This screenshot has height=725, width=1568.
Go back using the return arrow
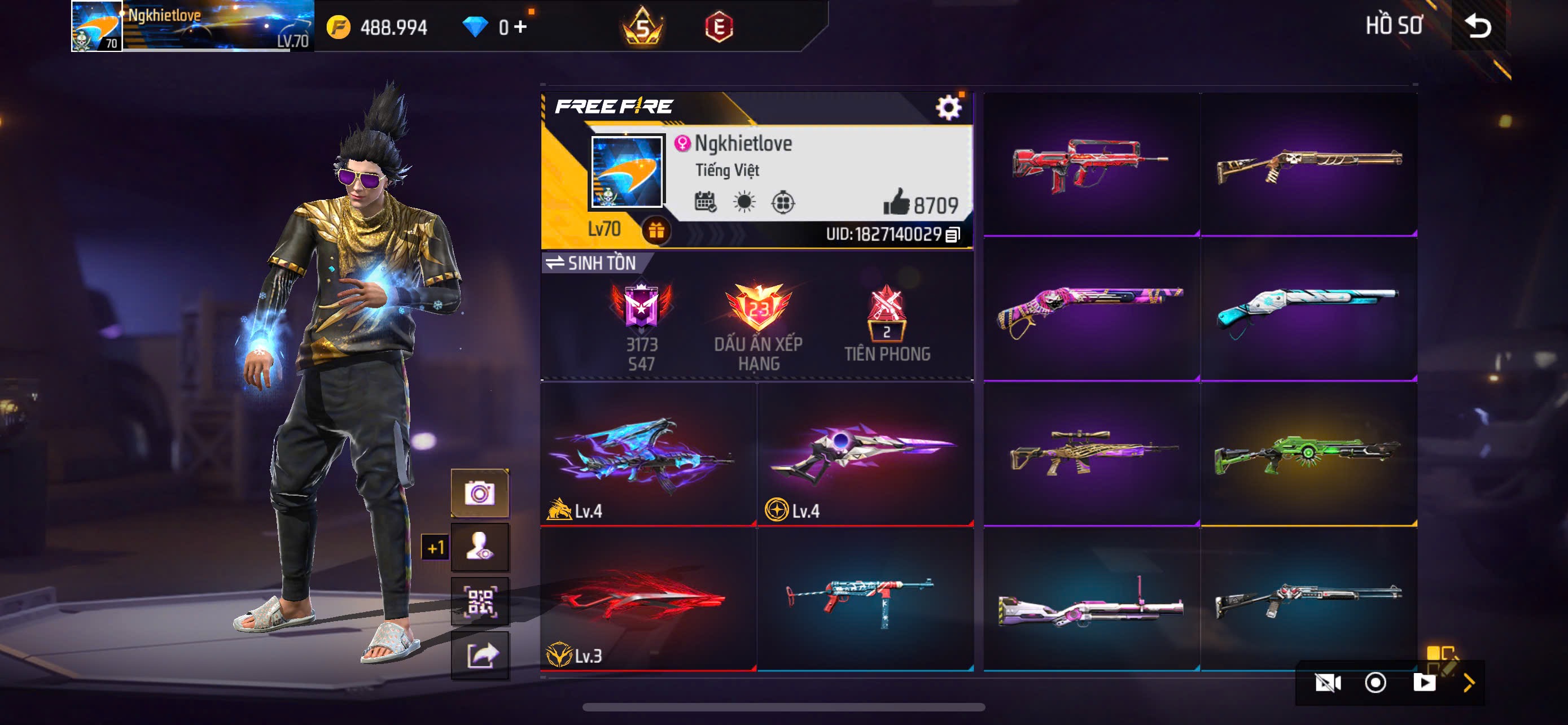[1478, 26]
